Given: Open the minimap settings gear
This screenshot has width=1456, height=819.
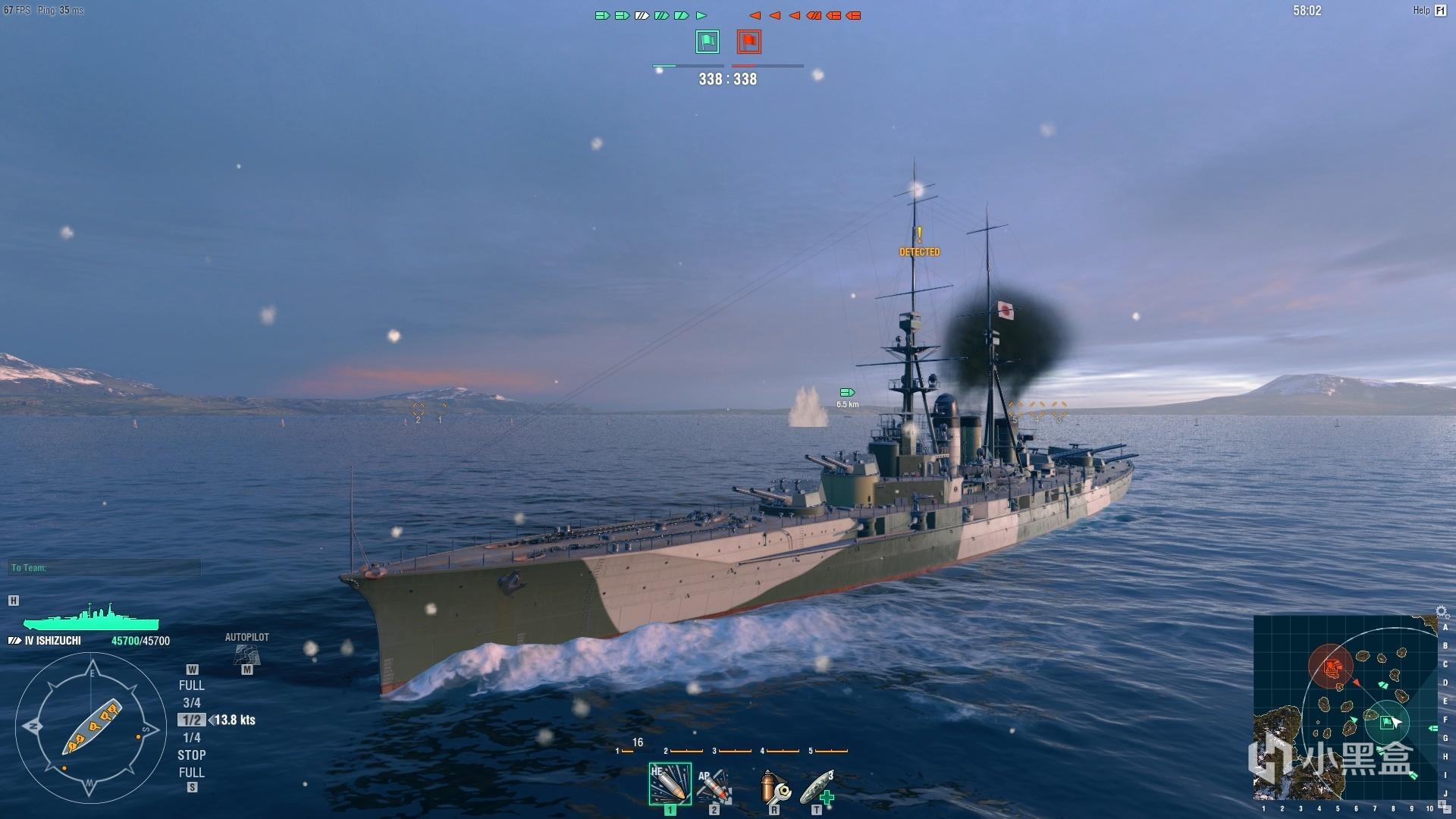Looking at the screenshot, I should click(x=1442, y=612).
